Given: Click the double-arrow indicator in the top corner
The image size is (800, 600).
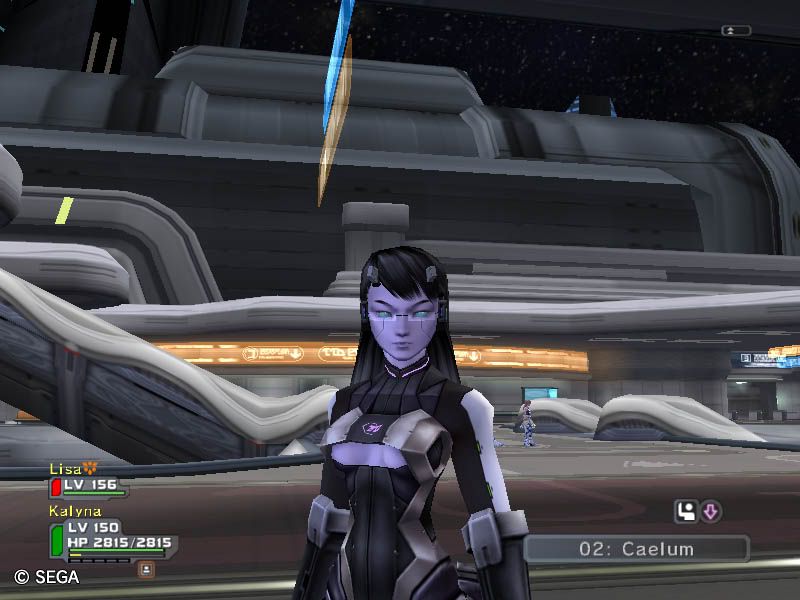Looking at the screenshot, I should click(735, 31).
